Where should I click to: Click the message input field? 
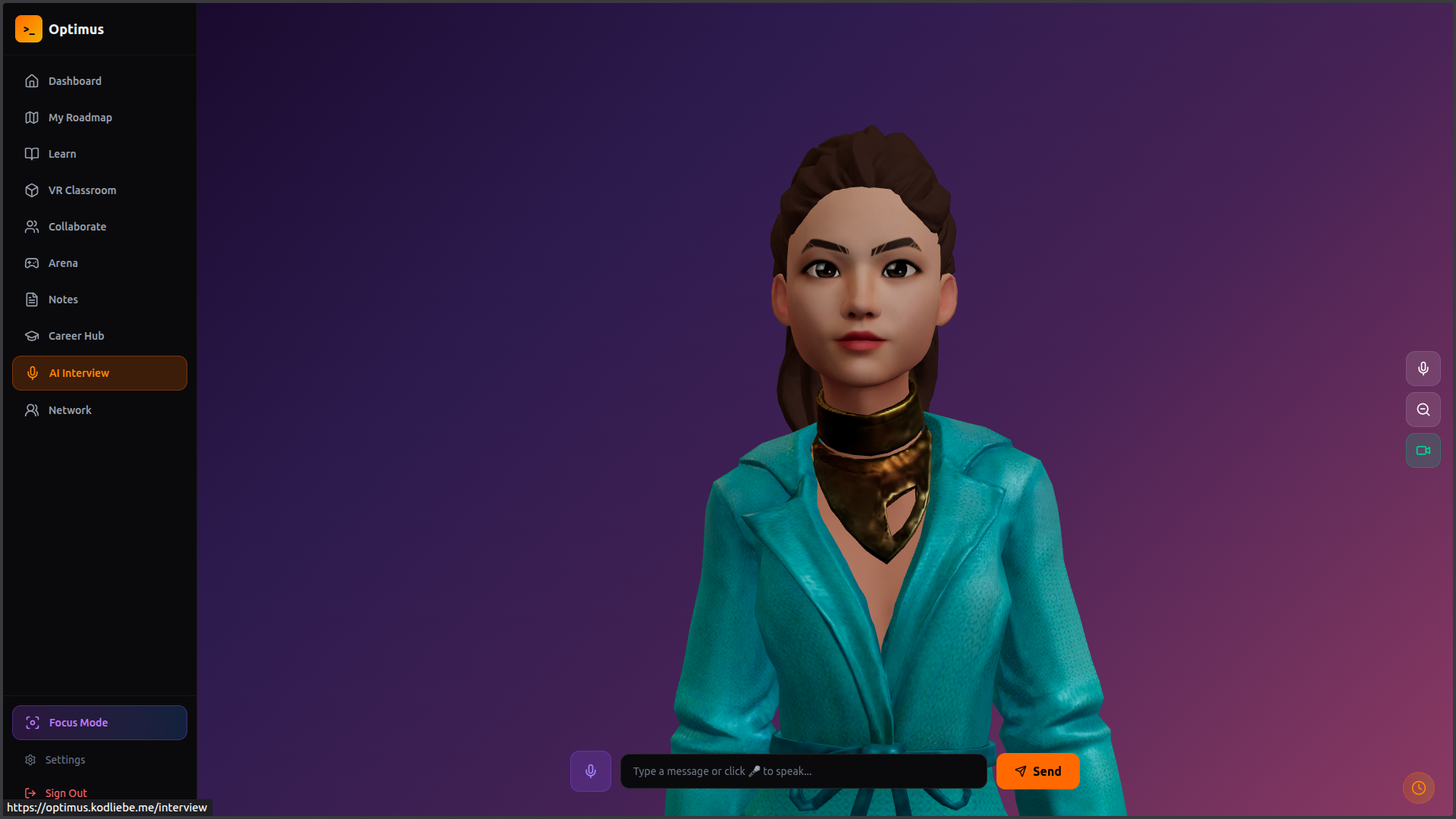[803, 771]
